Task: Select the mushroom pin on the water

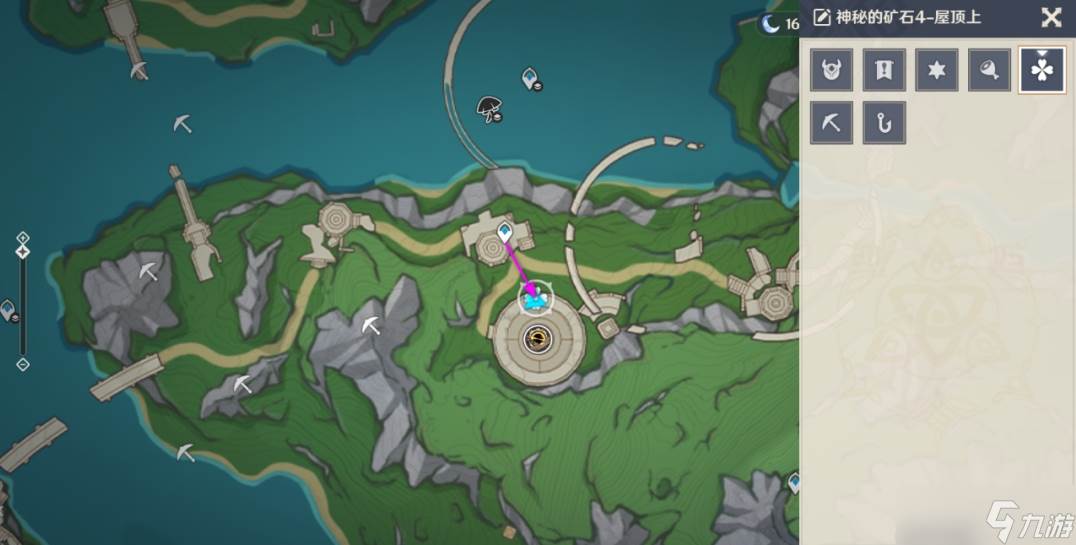Action: point(489,108)
